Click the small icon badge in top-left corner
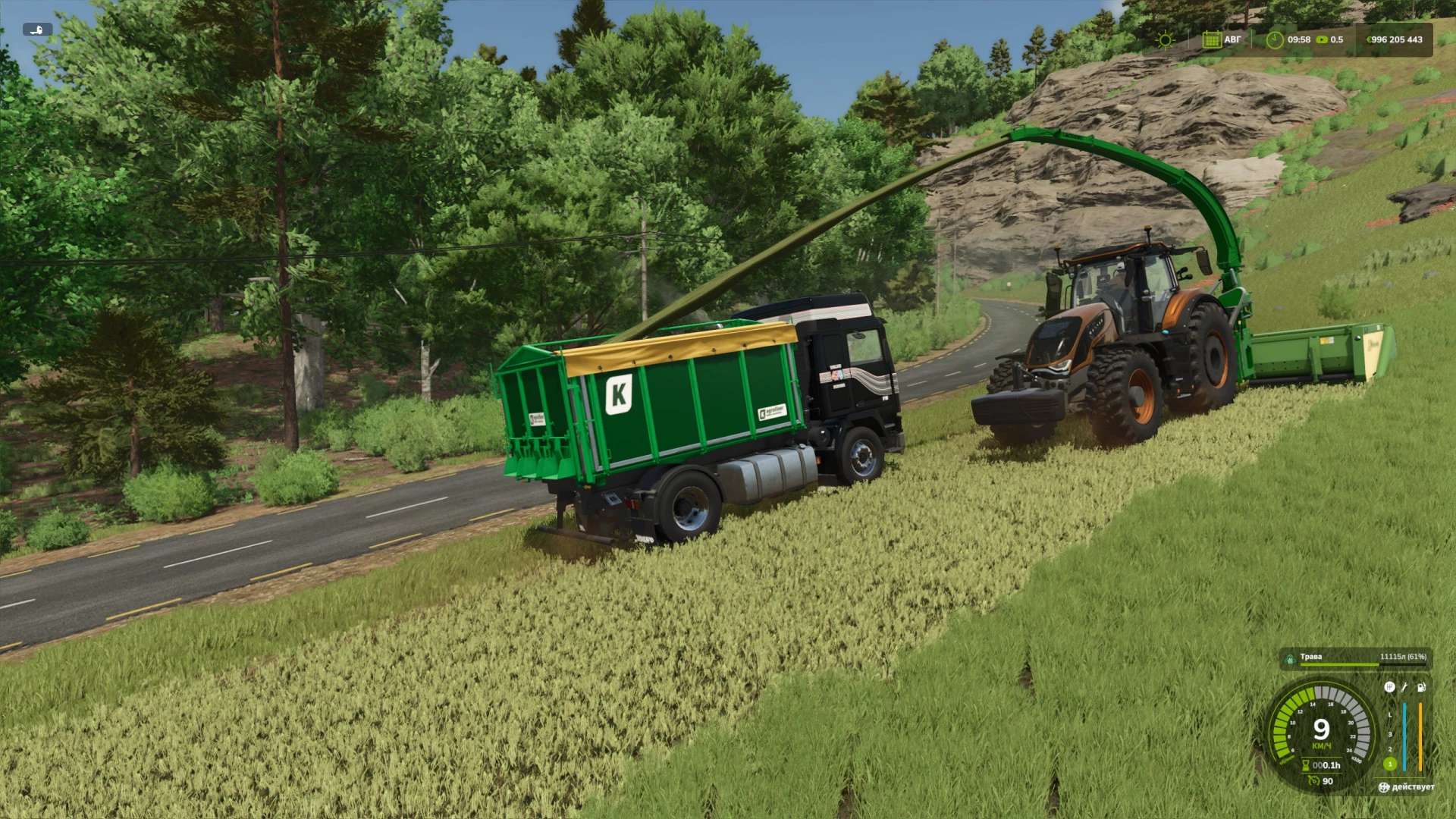 pyautogui.click(x=37, y=30)
